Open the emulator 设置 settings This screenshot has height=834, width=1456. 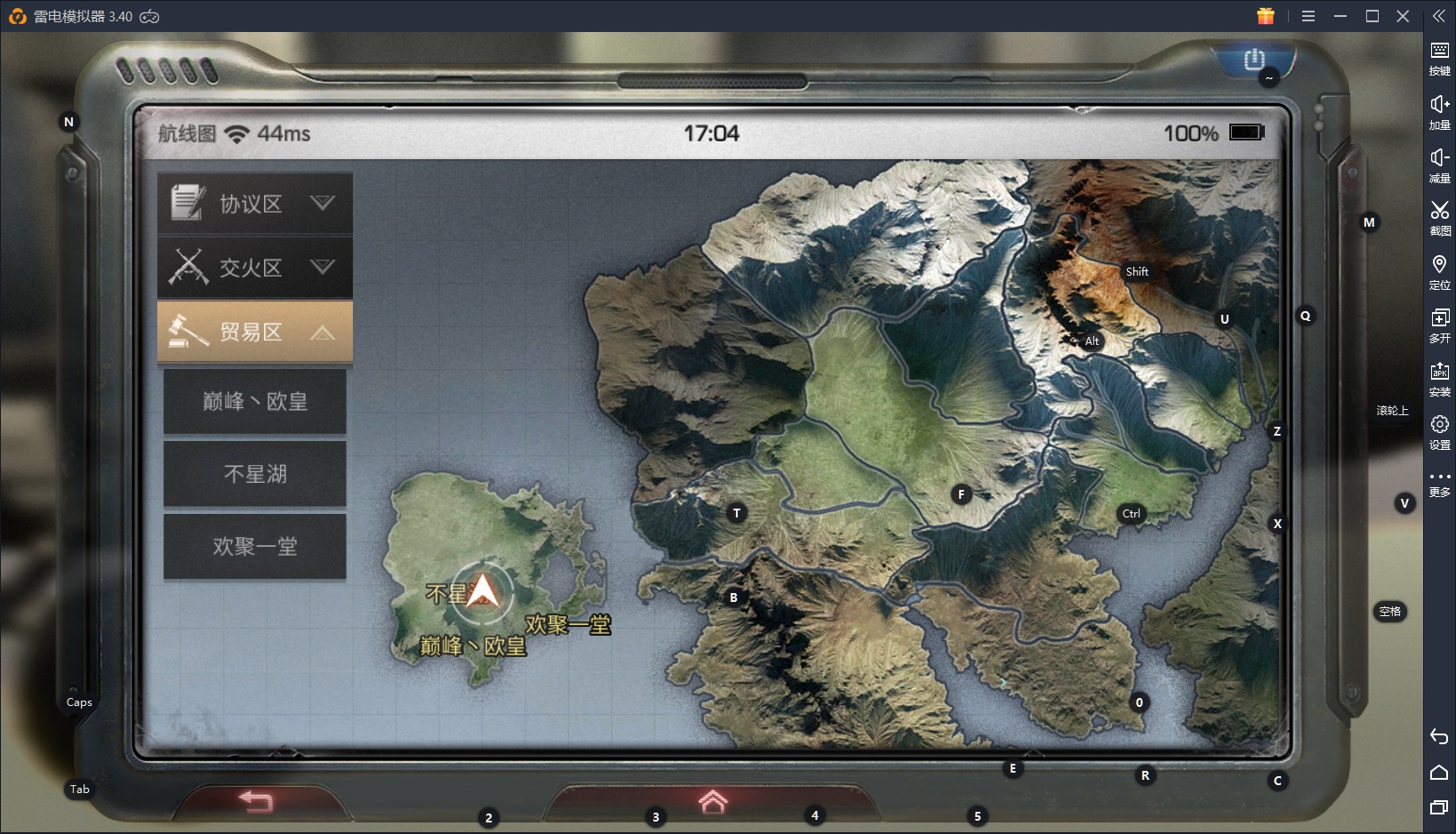(x=1439, y=431)
